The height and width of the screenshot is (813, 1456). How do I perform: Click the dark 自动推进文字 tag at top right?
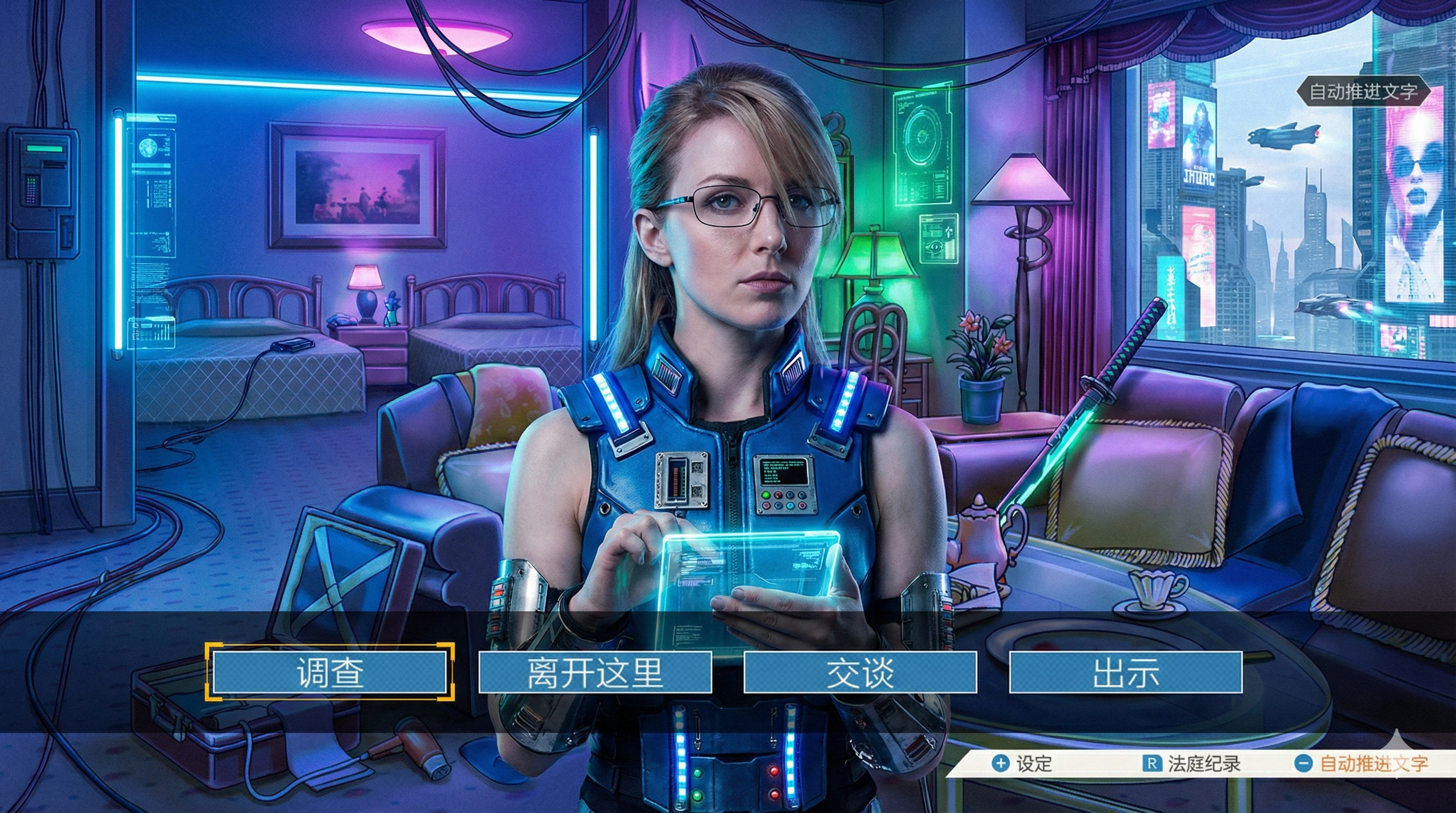1363,92
